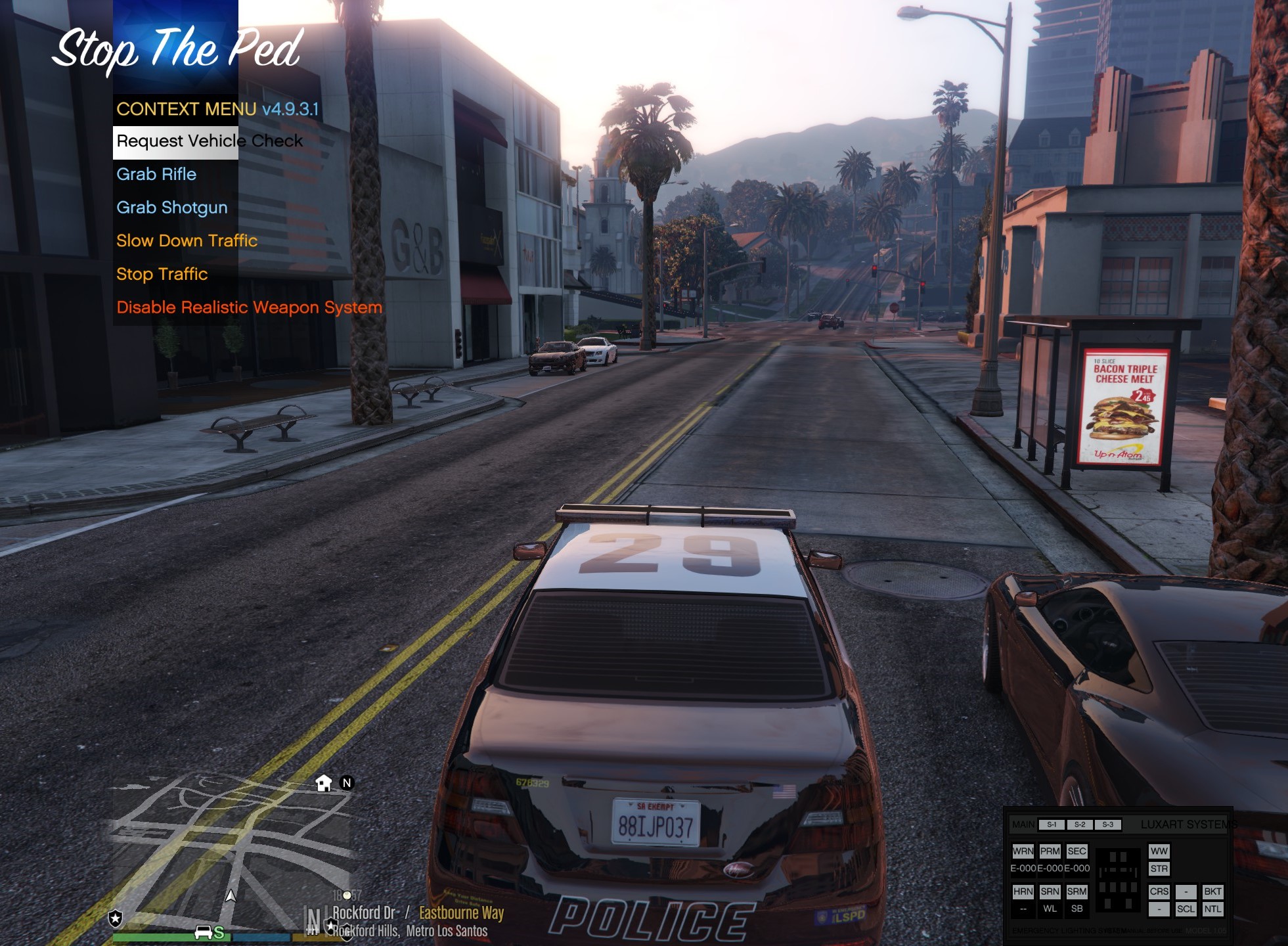Activate the S-3 lighting stage
1288x946 pixels.
coord(1108,824)
